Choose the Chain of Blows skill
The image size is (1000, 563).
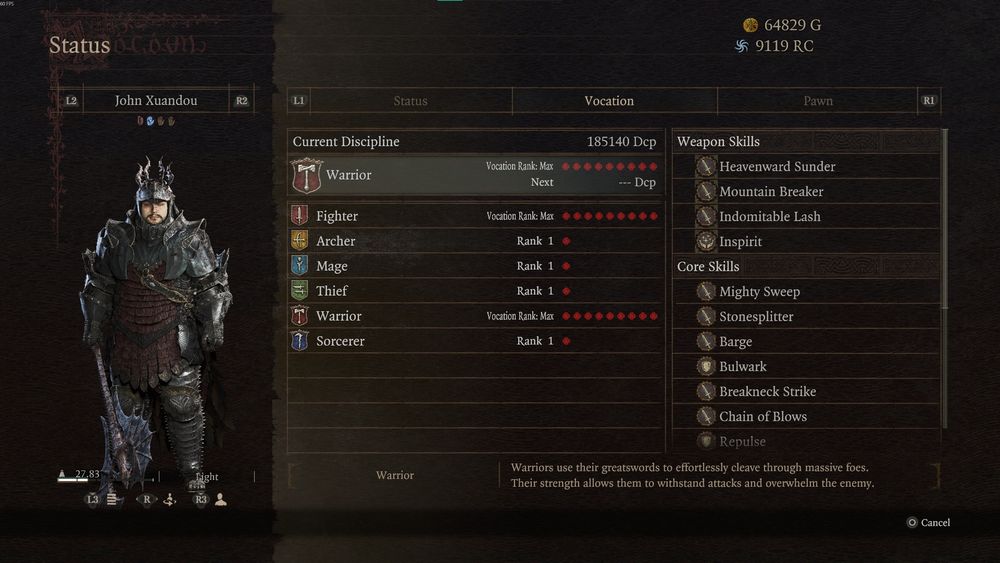(x=762, y=417)
